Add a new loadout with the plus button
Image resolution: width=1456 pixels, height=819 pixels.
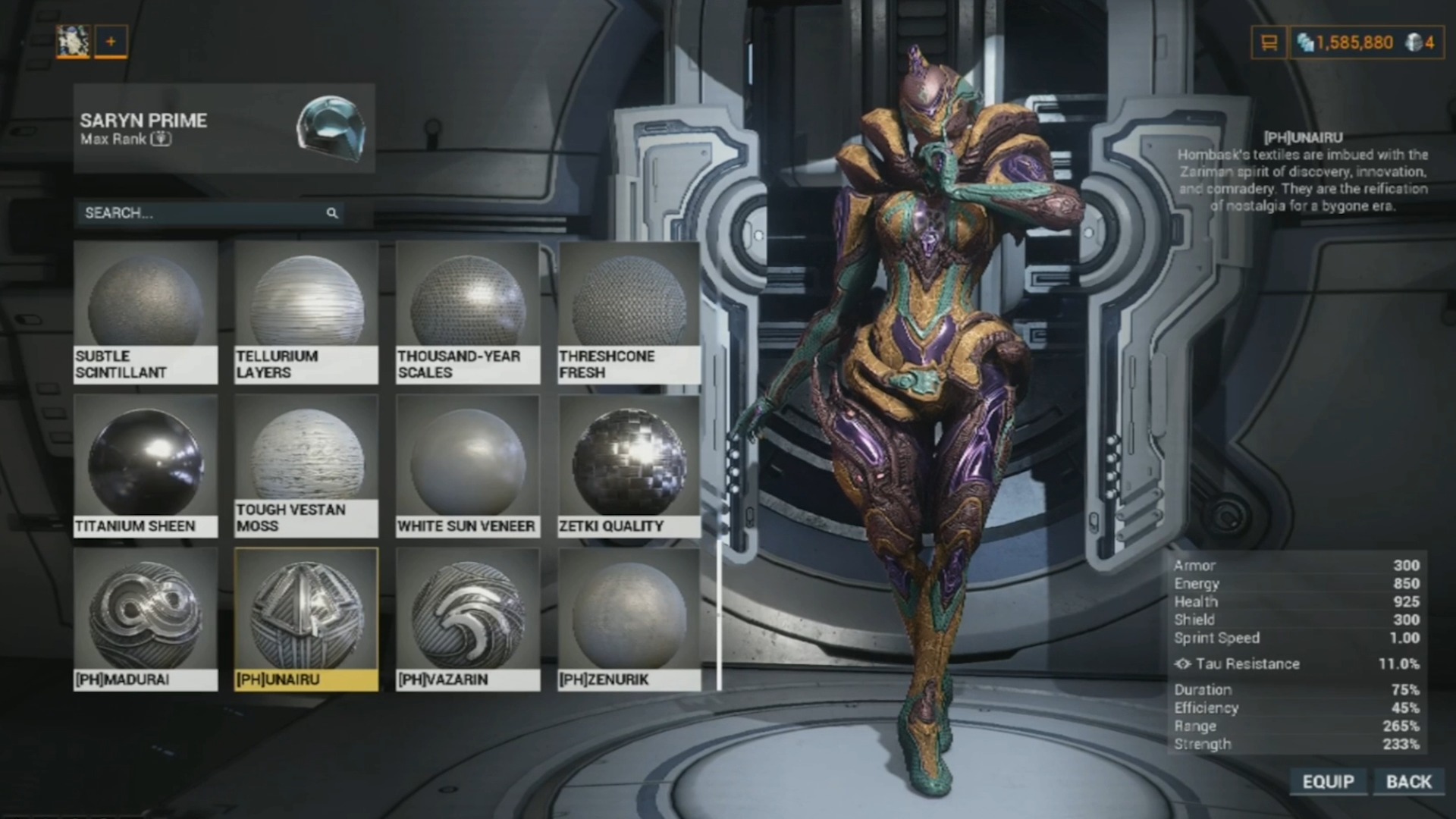pyautogui.click(x=111, y=42)
